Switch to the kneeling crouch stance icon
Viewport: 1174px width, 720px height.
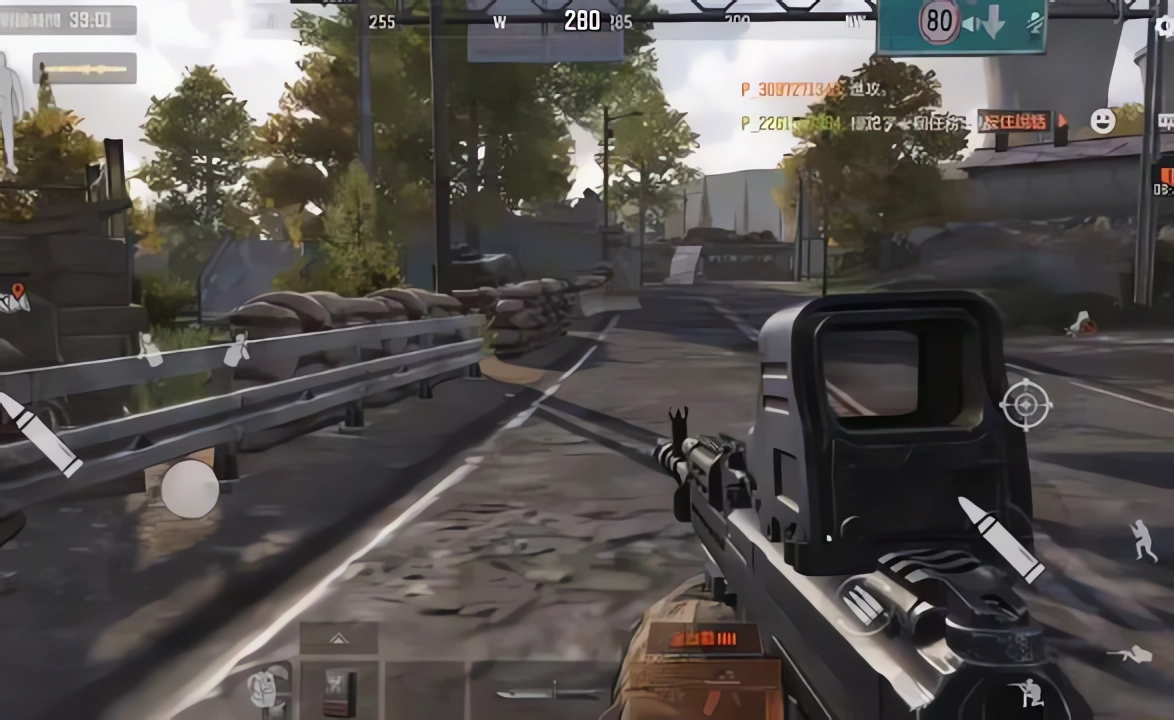coord(1026,692)
